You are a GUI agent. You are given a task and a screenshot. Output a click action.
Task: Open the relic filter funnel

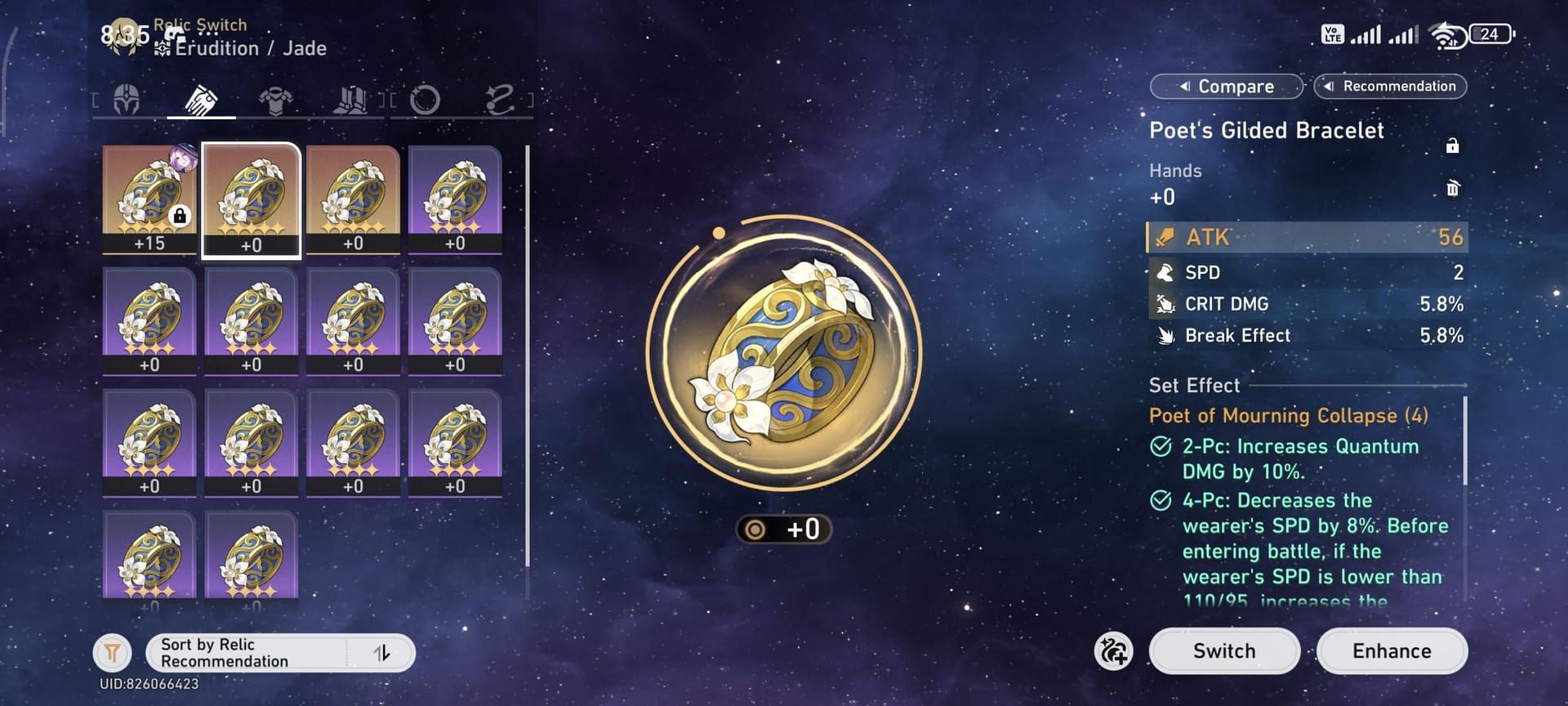(x=113, y=652)
